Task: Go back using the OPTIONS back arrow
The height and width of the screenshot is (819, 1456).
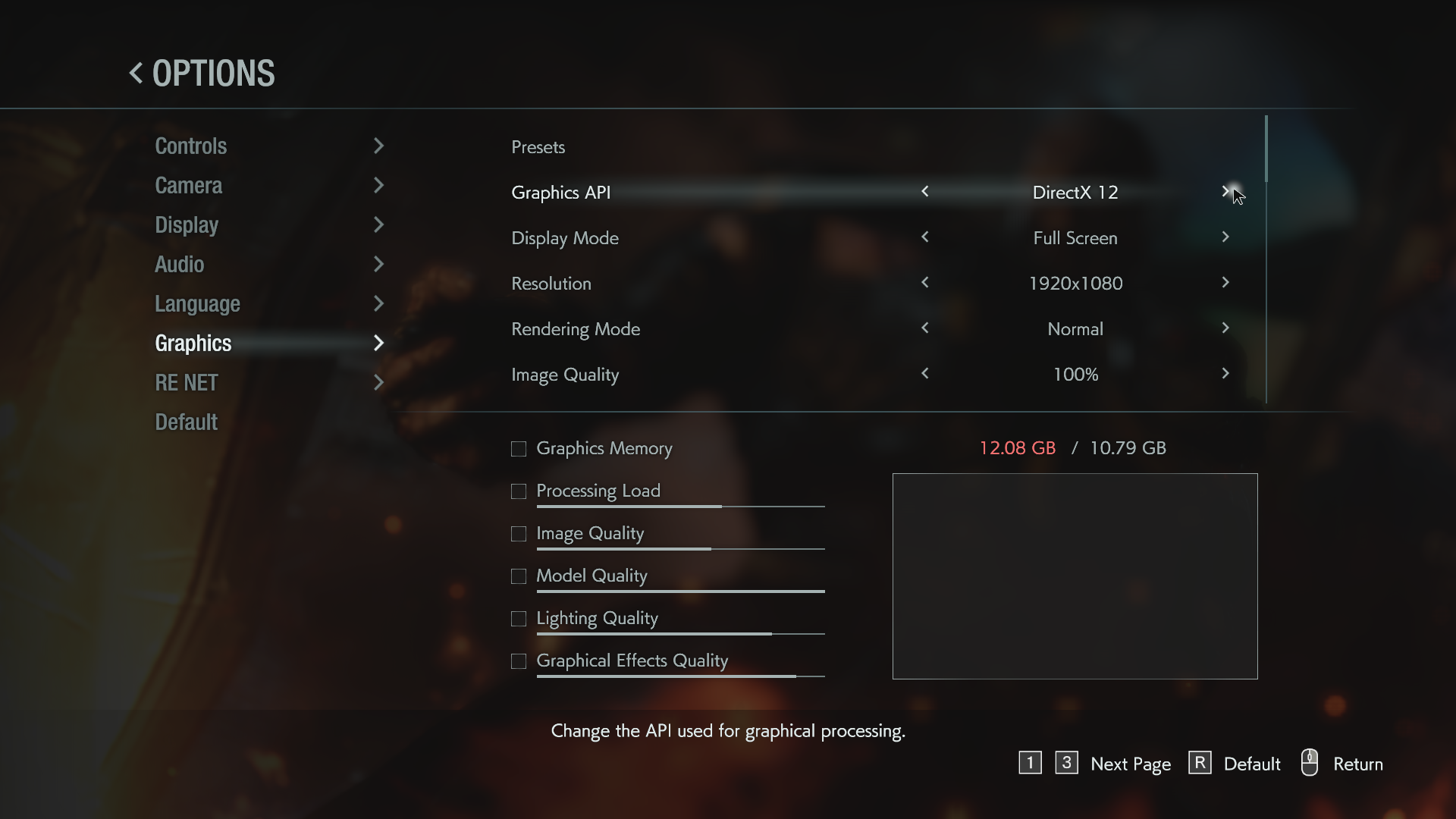Action: [136, 74]
